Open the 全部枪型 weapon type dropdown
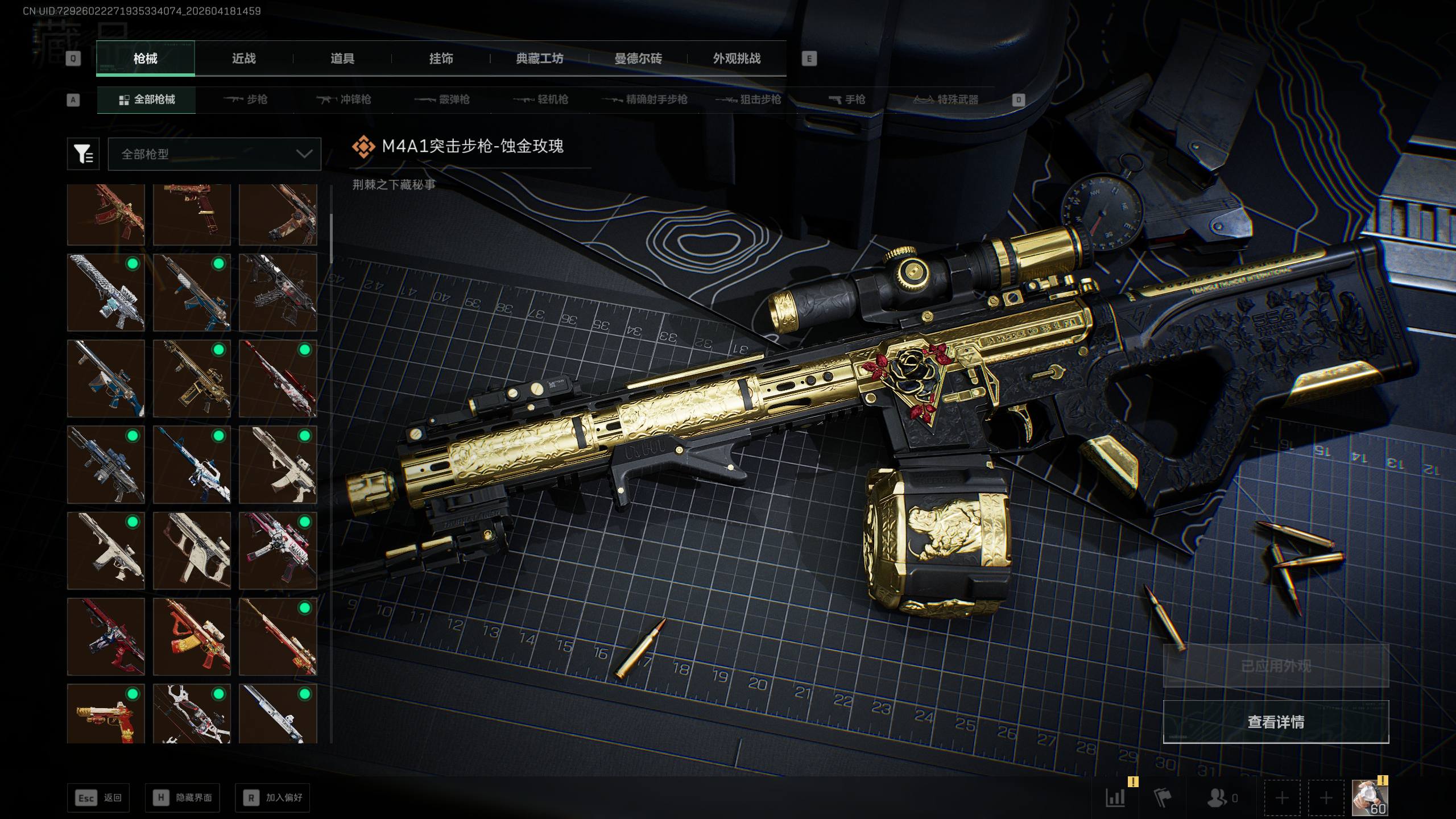Viewport: 1456px width, 819px height. 214,154
